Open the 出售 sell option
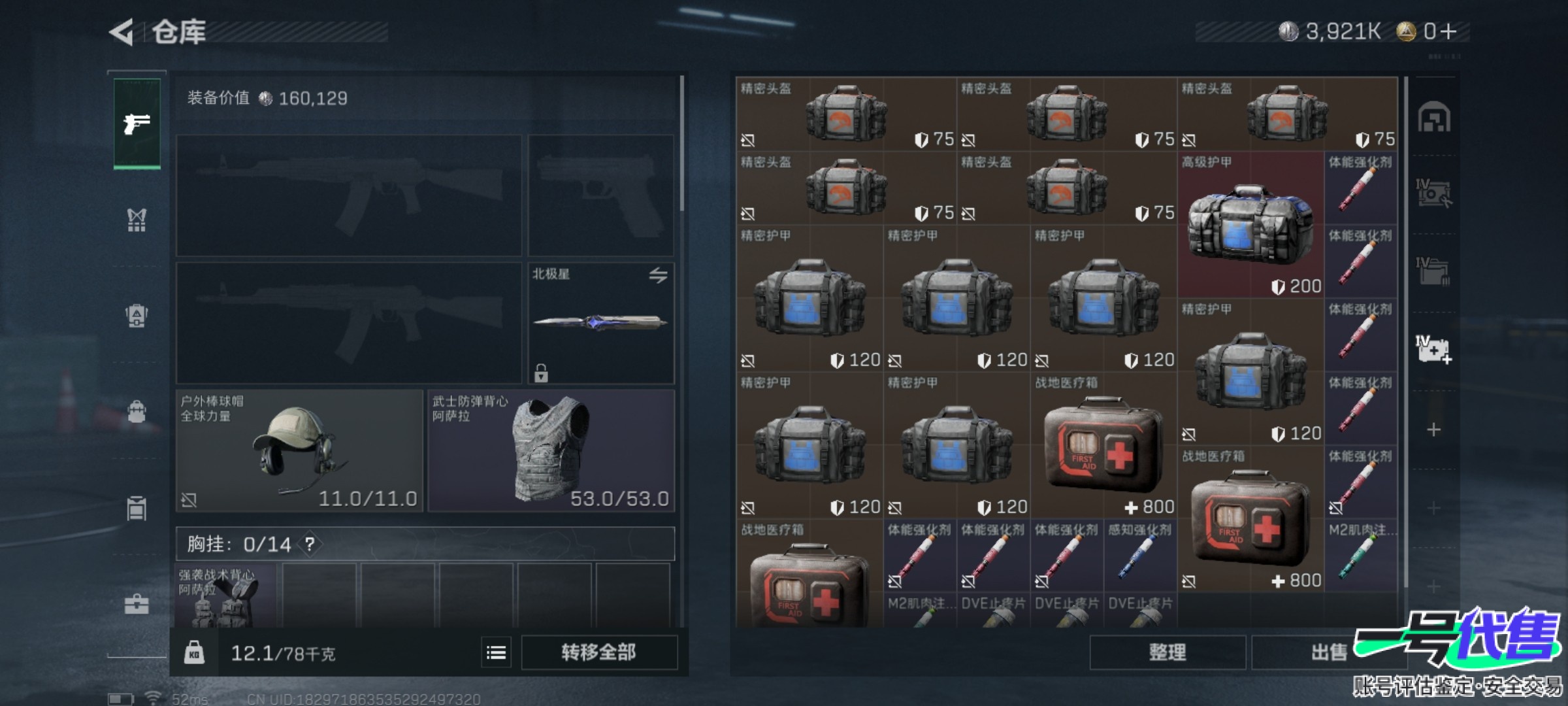This screenshot has width=1568, height=706. [1328, 652]
